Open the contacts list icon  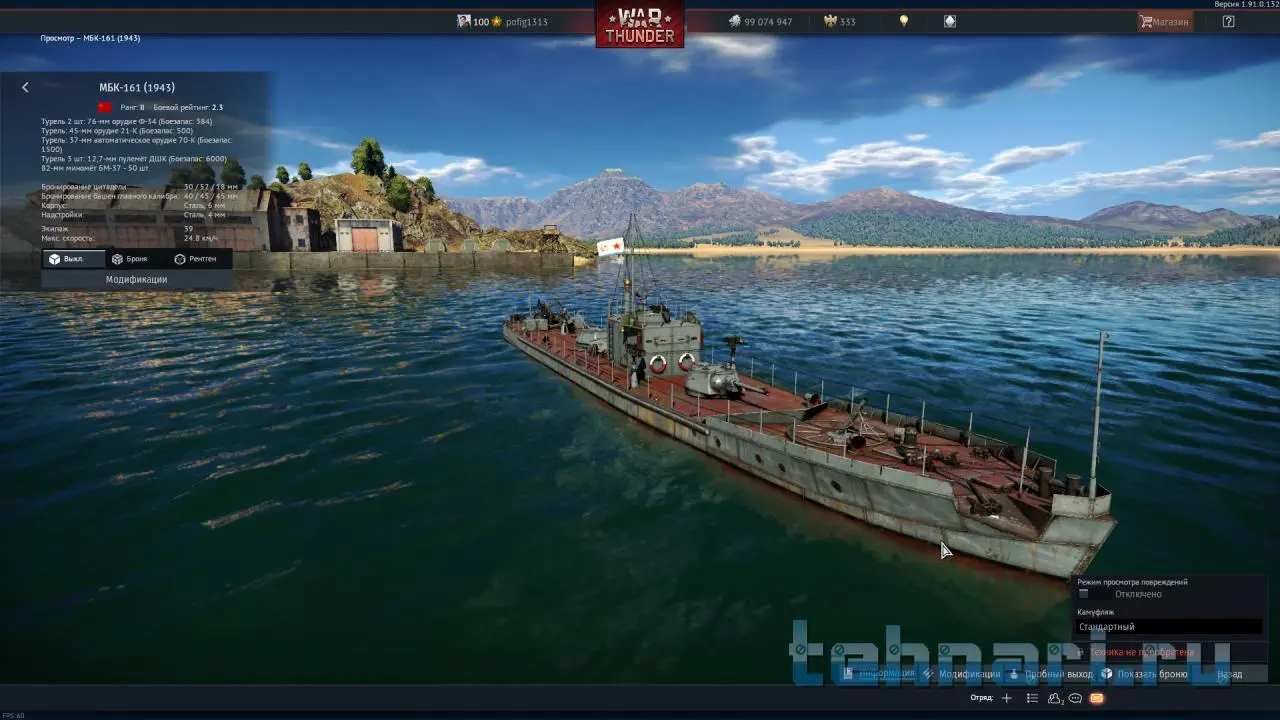1055,698
